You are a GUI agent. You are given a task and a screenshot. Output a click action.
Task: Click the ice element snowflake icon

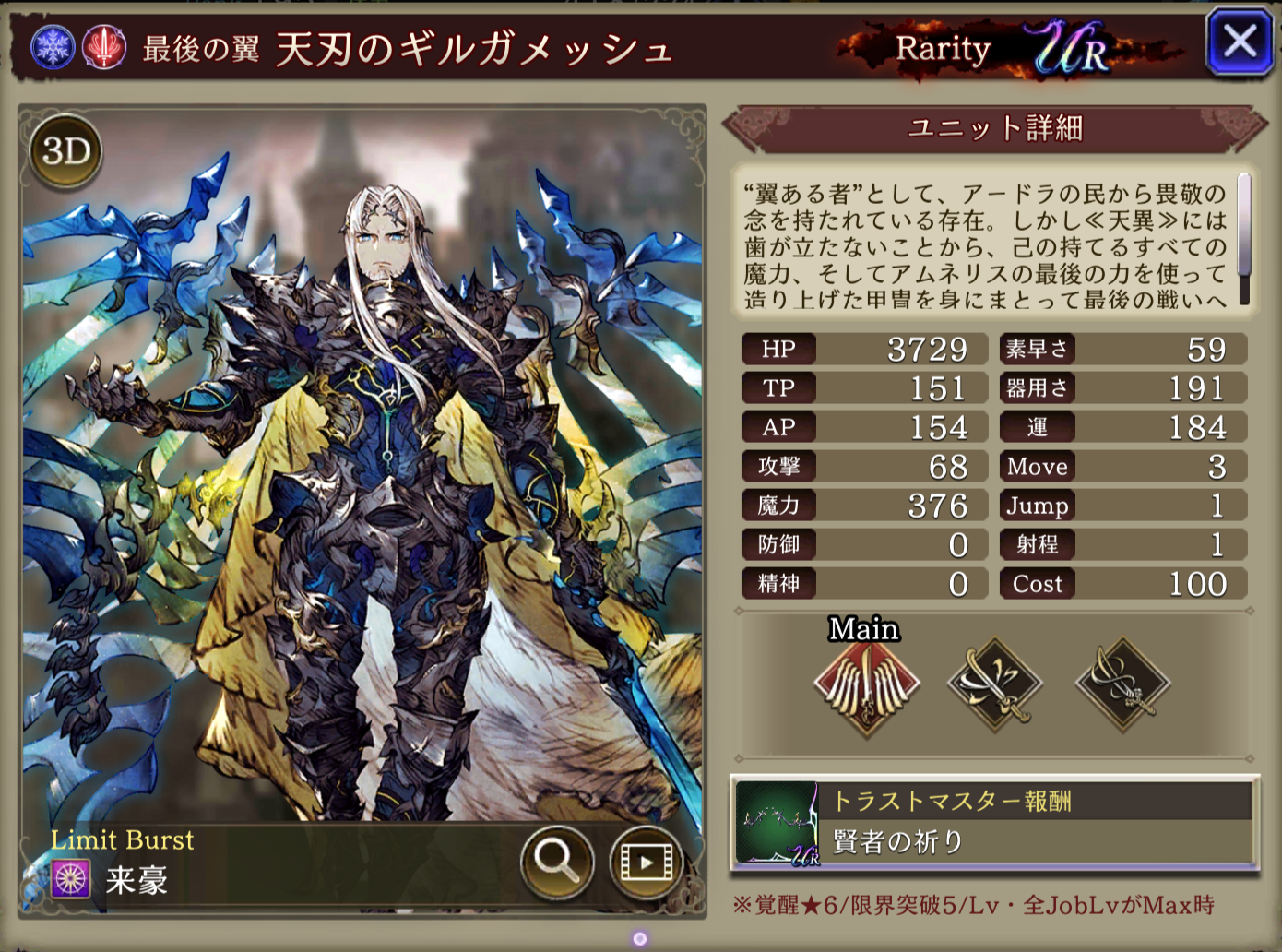pyautogui.click(x=53, y=47)
